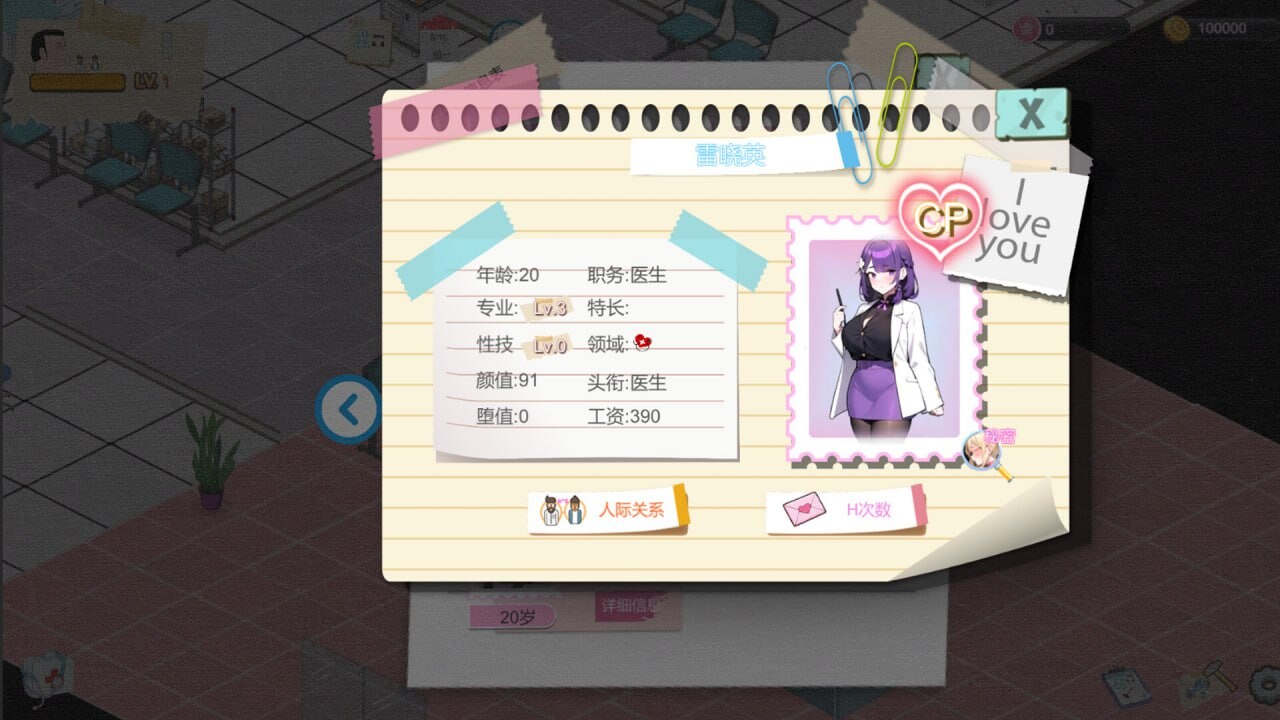
Task: Close the card with the X ticket
Action: pos(1032,113)
